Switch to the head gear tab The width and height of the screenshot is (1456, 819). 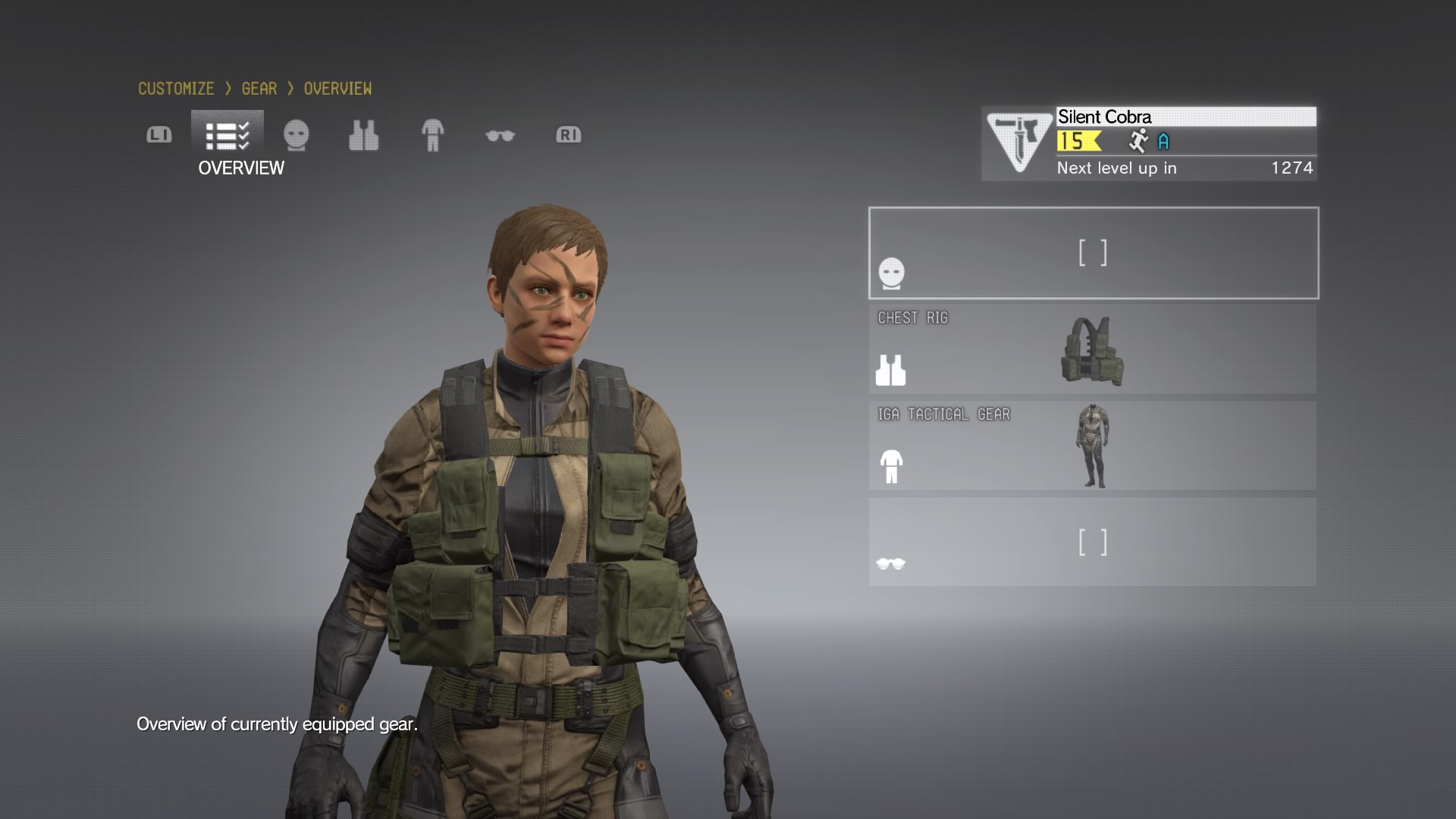(x=296, y=136)
